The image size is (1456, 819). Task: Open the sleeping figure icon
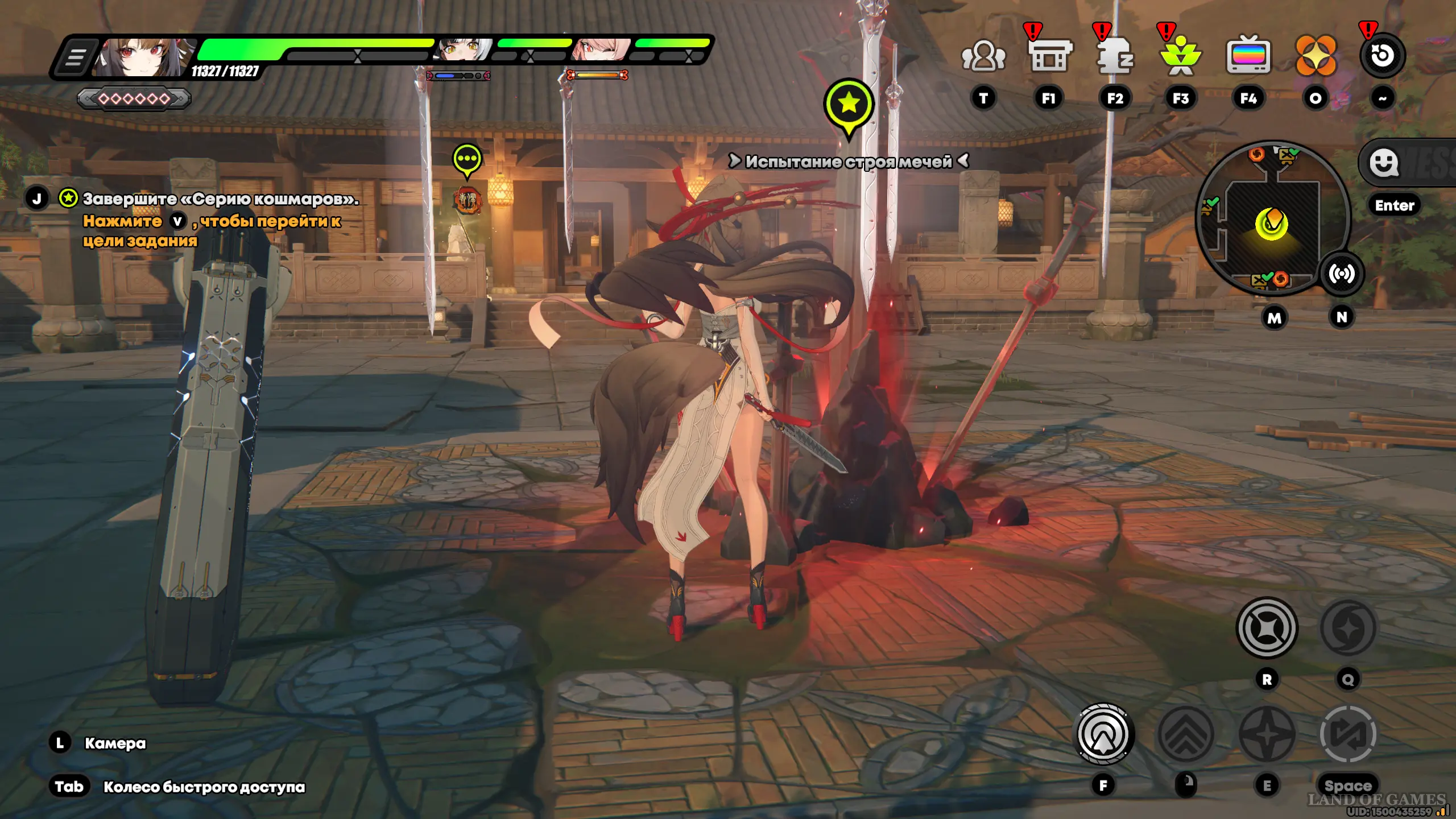point(1115,56)
